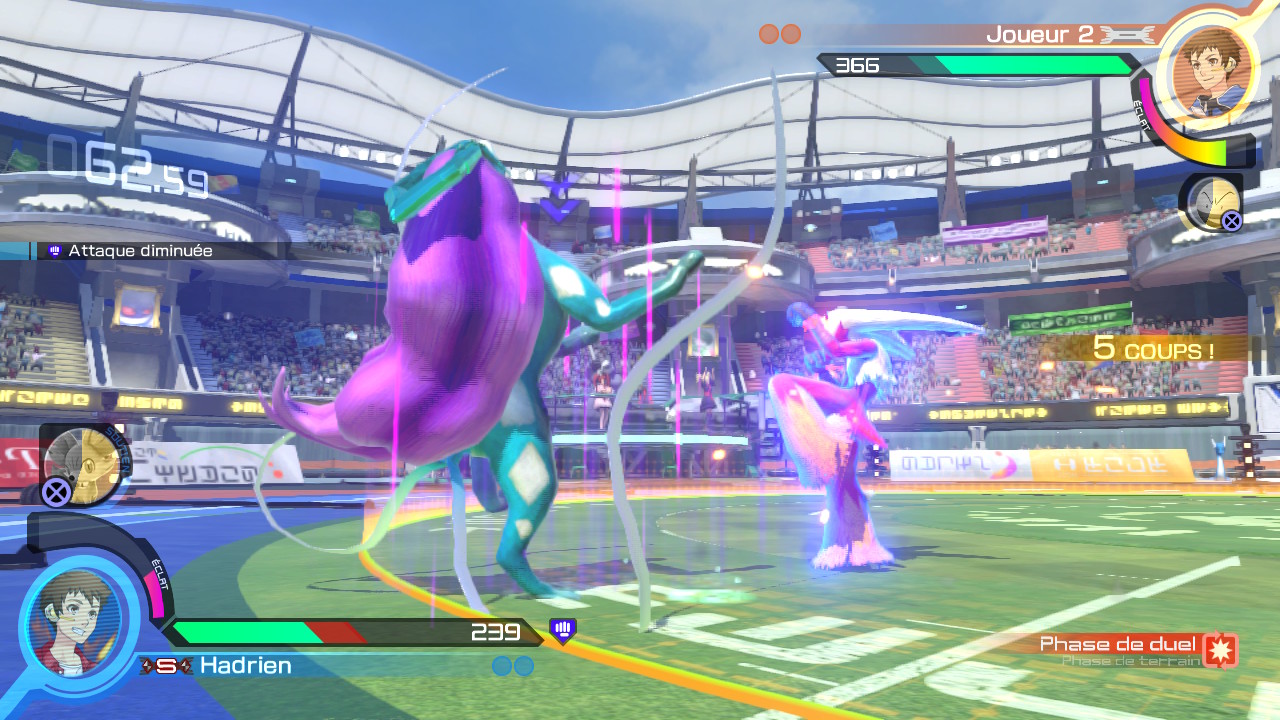
Task: Choose Joueur 2's support Pokémon icon
Action: tap(1211, 202)
